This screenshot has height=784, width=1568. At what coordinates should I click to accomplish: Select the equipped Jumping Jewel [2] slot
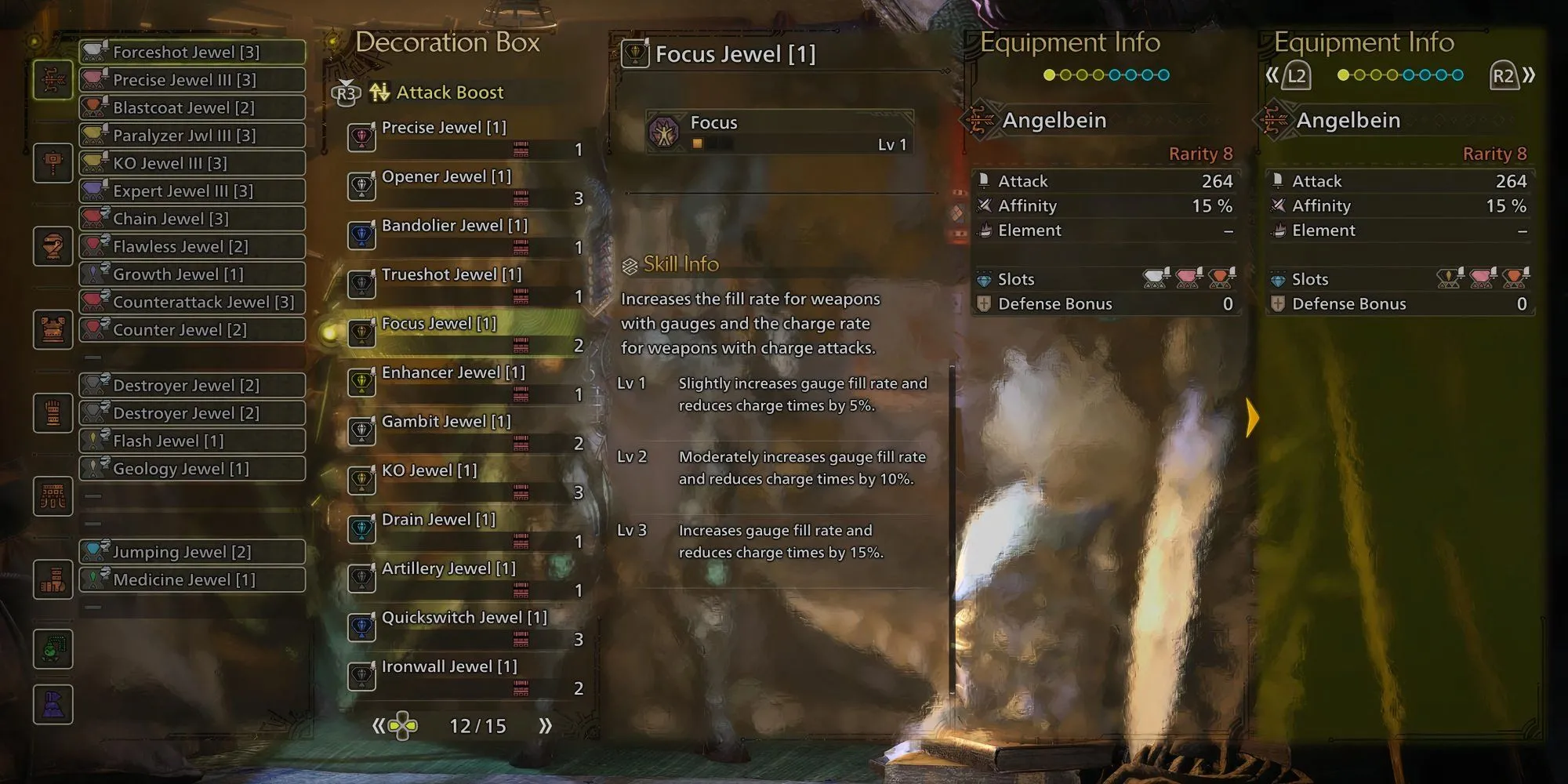[x=192, y=552]
